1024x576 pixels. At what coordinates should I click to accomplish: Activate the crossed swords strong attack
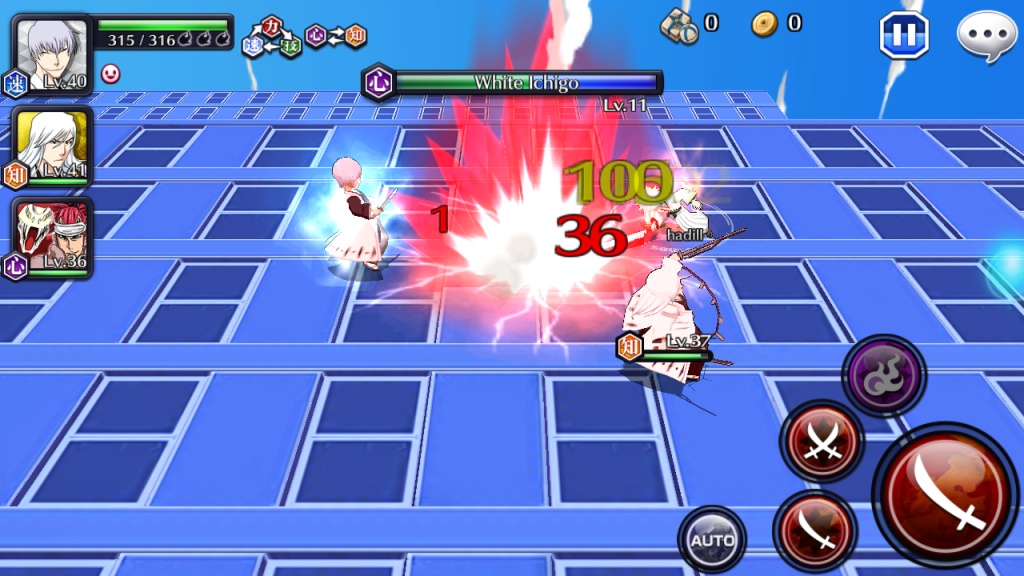[x=821, y=441]
